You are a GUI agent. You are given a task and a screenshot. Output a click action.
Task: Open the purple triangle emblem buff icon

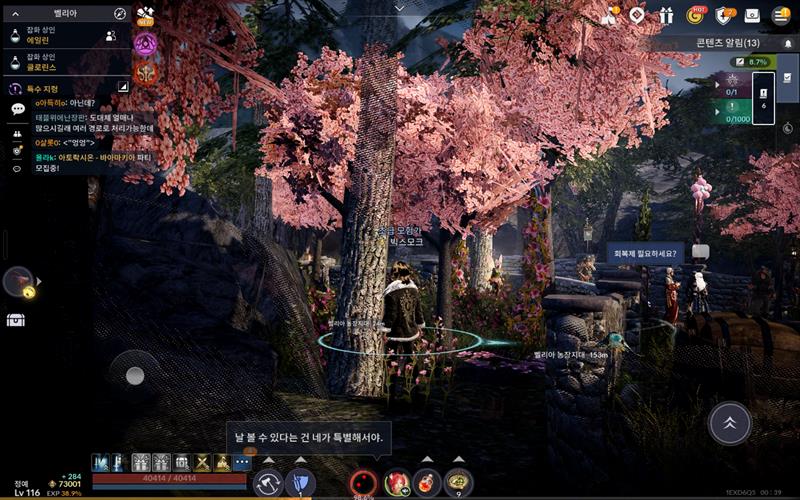145,43
